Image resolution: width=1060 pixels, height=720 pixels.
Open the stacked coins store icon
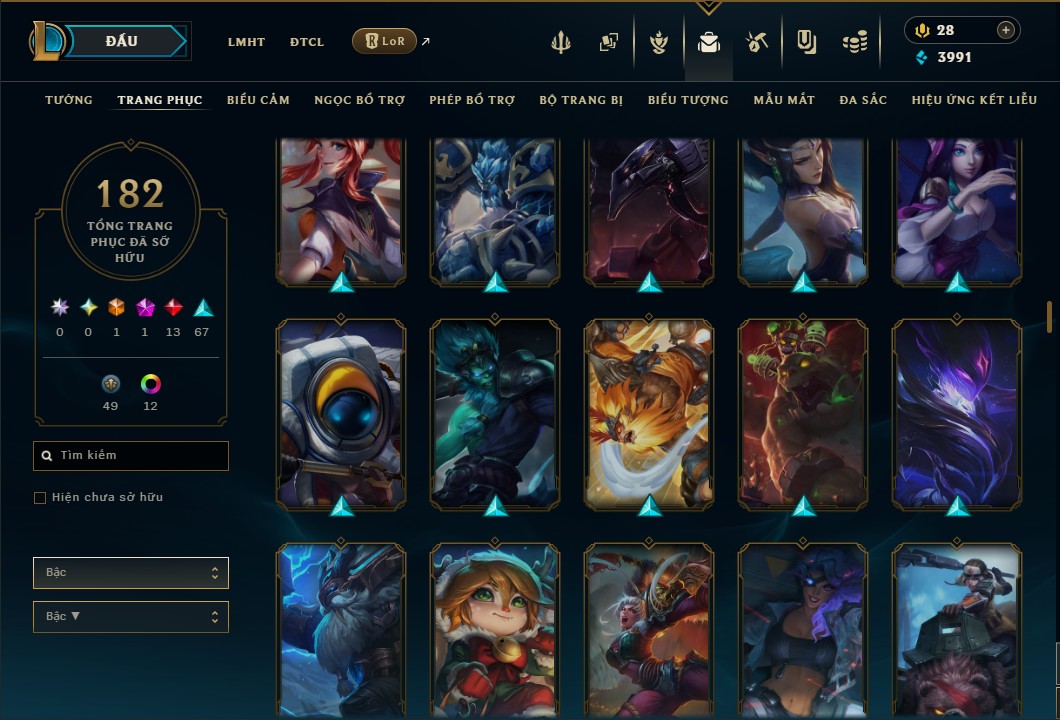[x=854, y=42]
